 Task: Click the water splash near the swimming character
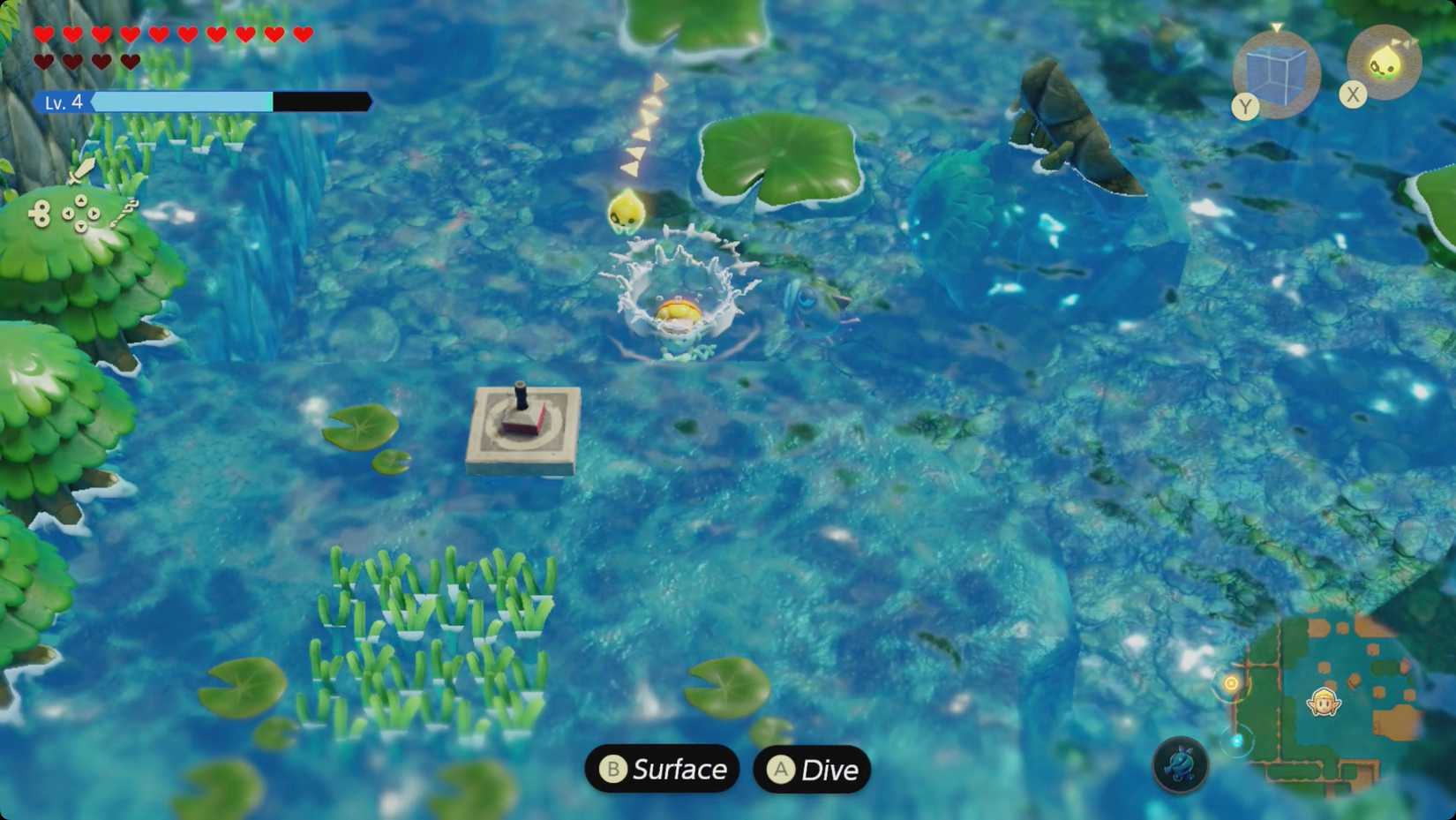[x=675, y=291]
